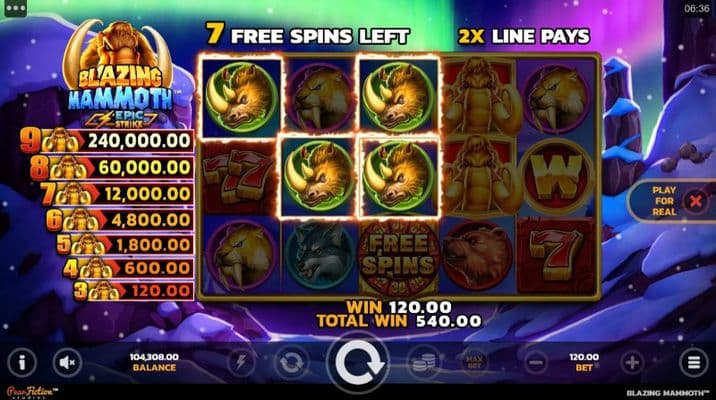Open the three-dot overlay menu
716x400 pixels.
[x=15, y=8]
